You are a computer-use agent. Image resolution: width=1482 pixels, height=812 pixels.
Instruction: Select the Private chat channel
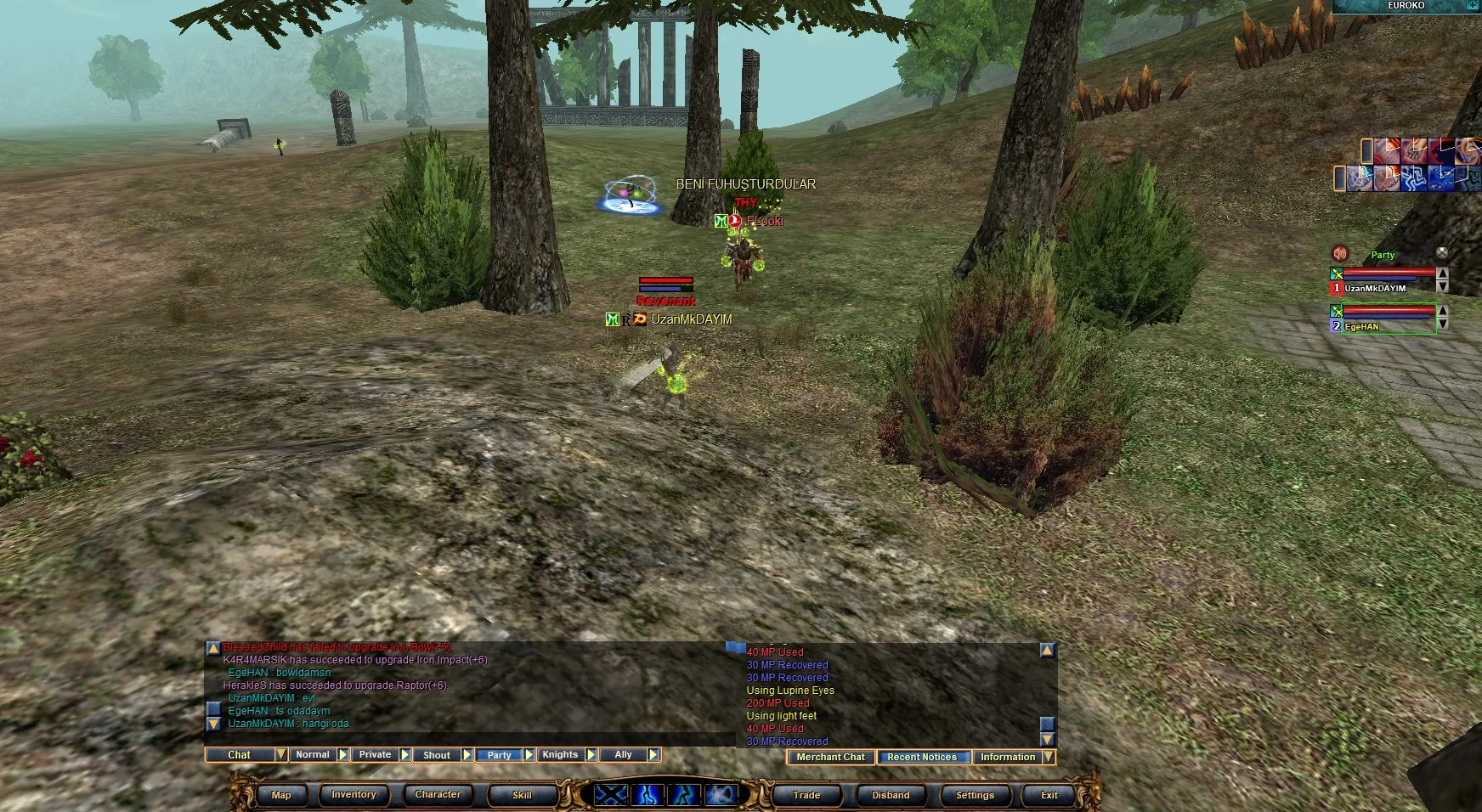[375, 754]
